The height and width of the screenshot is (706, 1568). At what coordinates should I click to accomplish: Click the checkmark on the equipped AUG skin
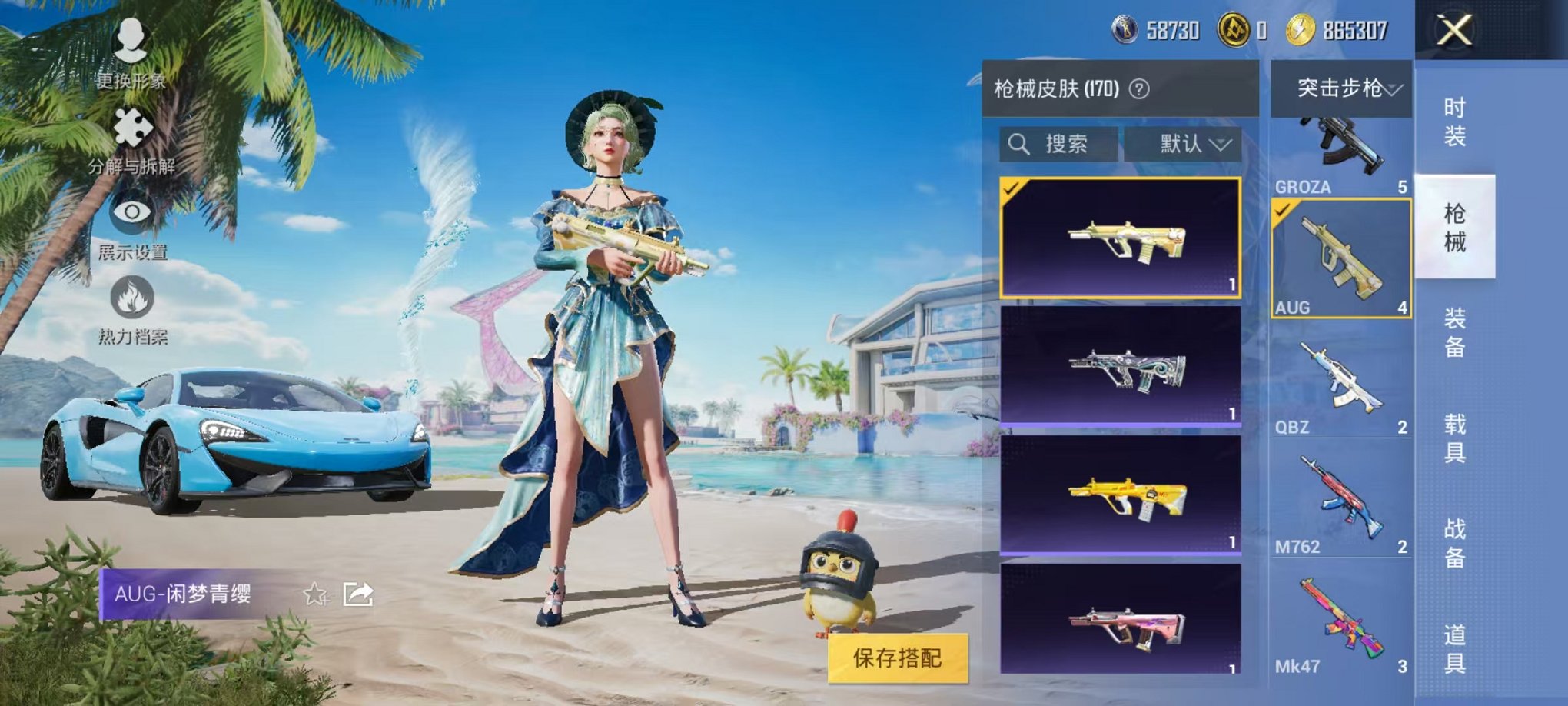[x=1011, y=188]
